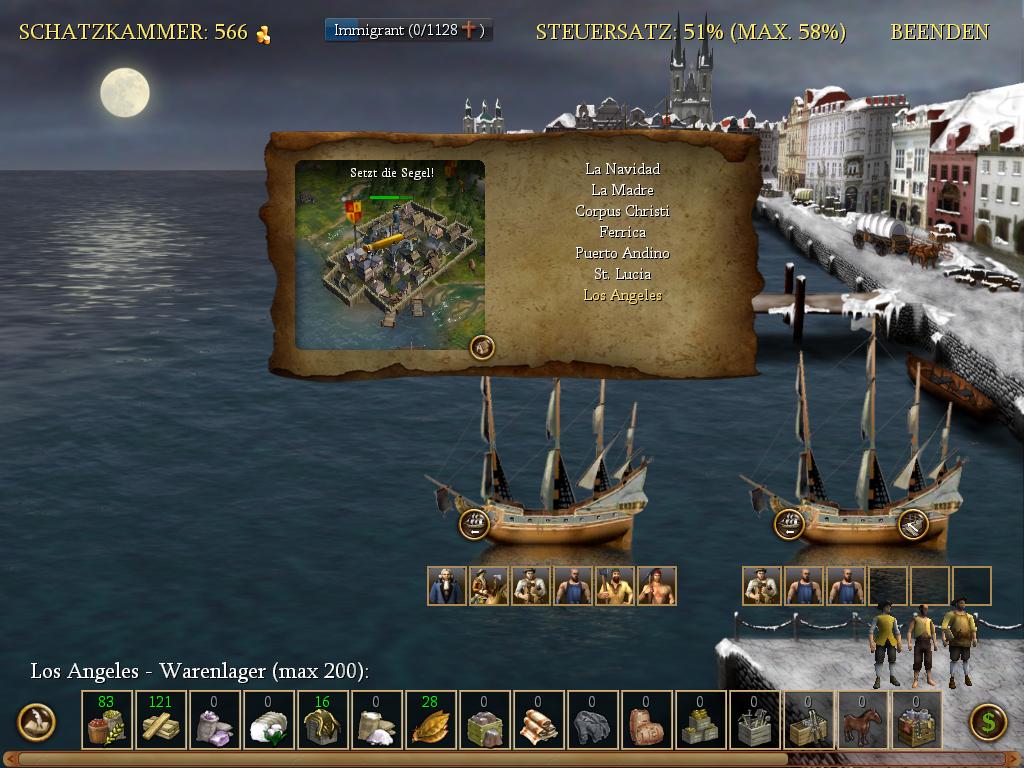
Task: Choose Puerto Andino as destination
Action: tap(622, 253)
